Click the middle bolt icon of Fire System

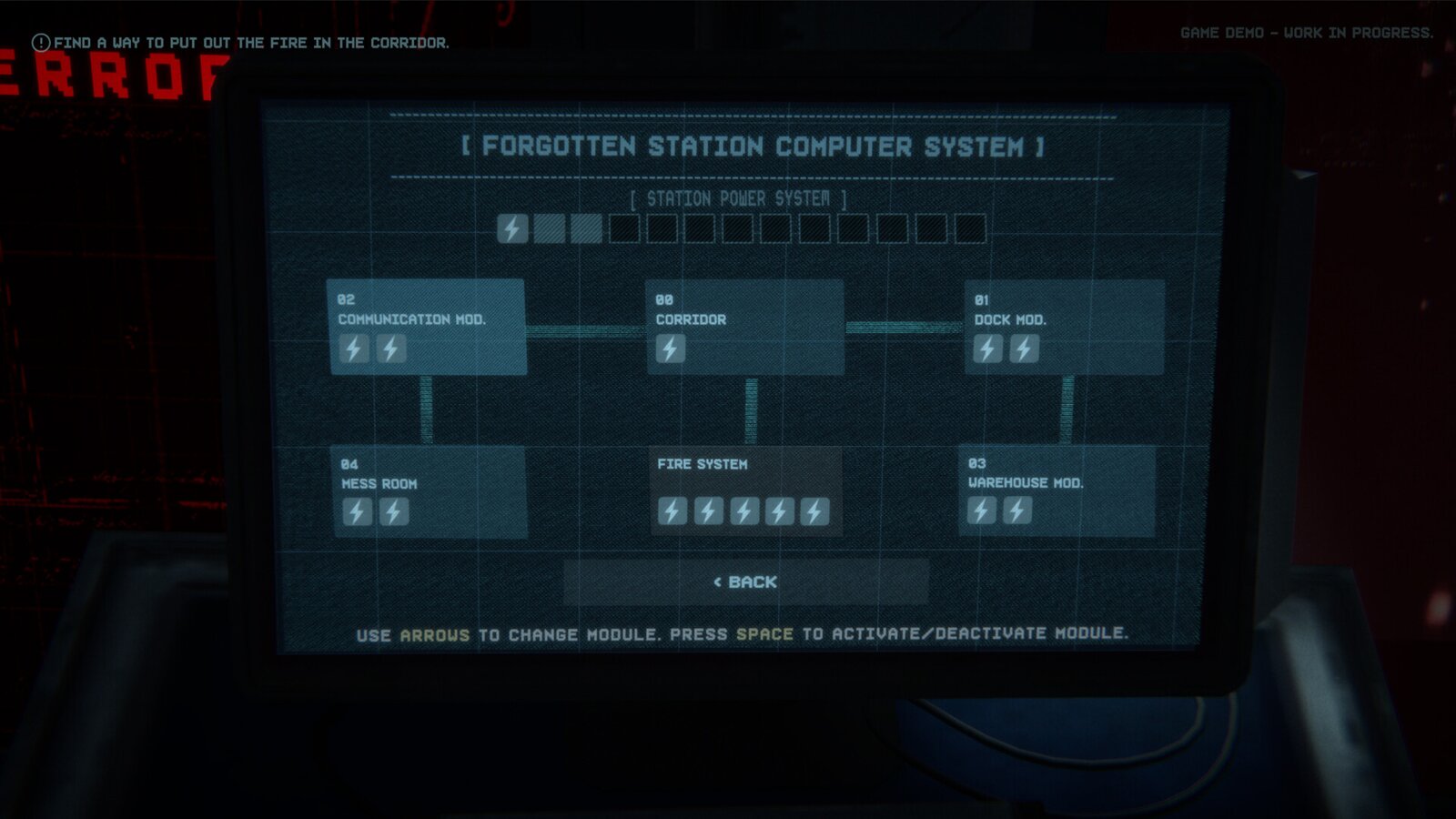(x=743, y=511)
